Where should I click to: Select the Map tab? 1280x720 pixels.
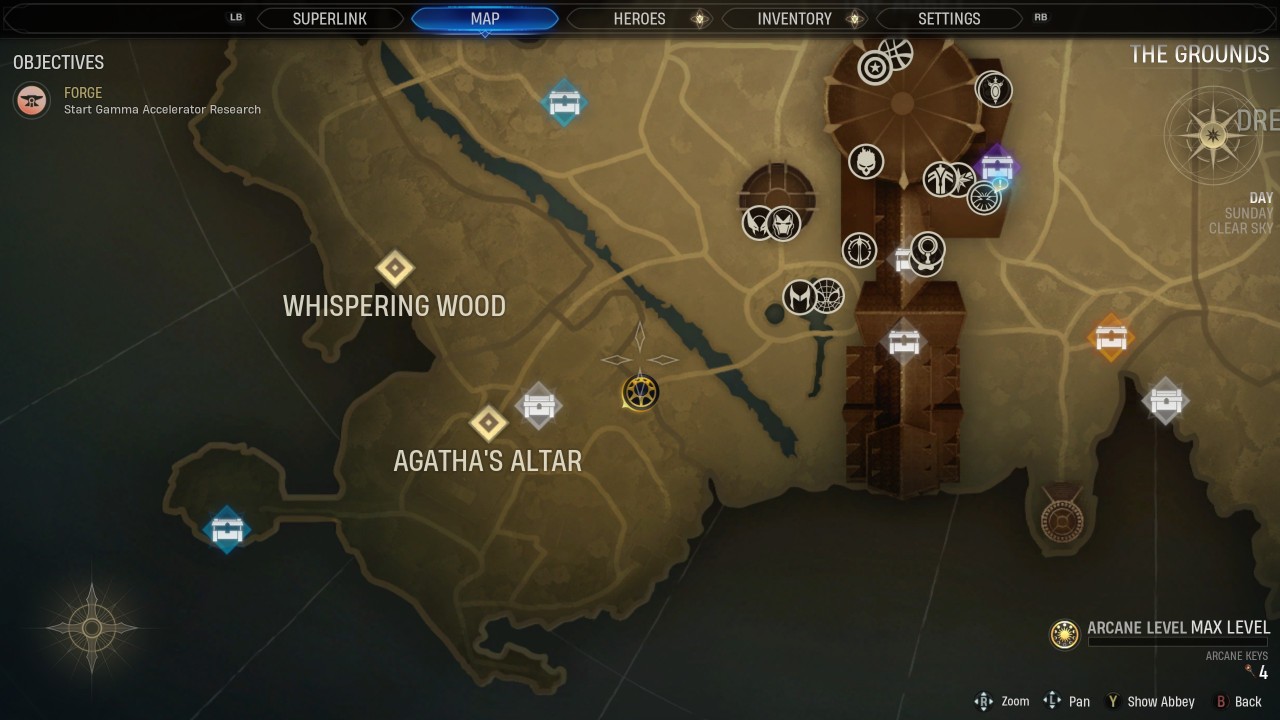tap(485, 19)
